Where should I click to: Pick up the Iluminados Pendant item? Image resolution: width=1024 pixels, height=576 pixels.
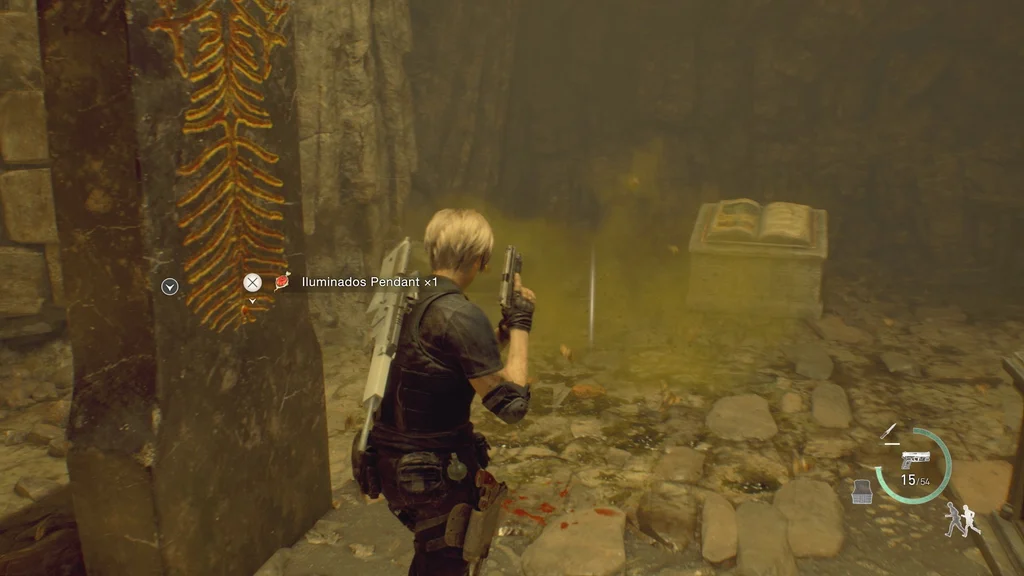click(253, 283)
